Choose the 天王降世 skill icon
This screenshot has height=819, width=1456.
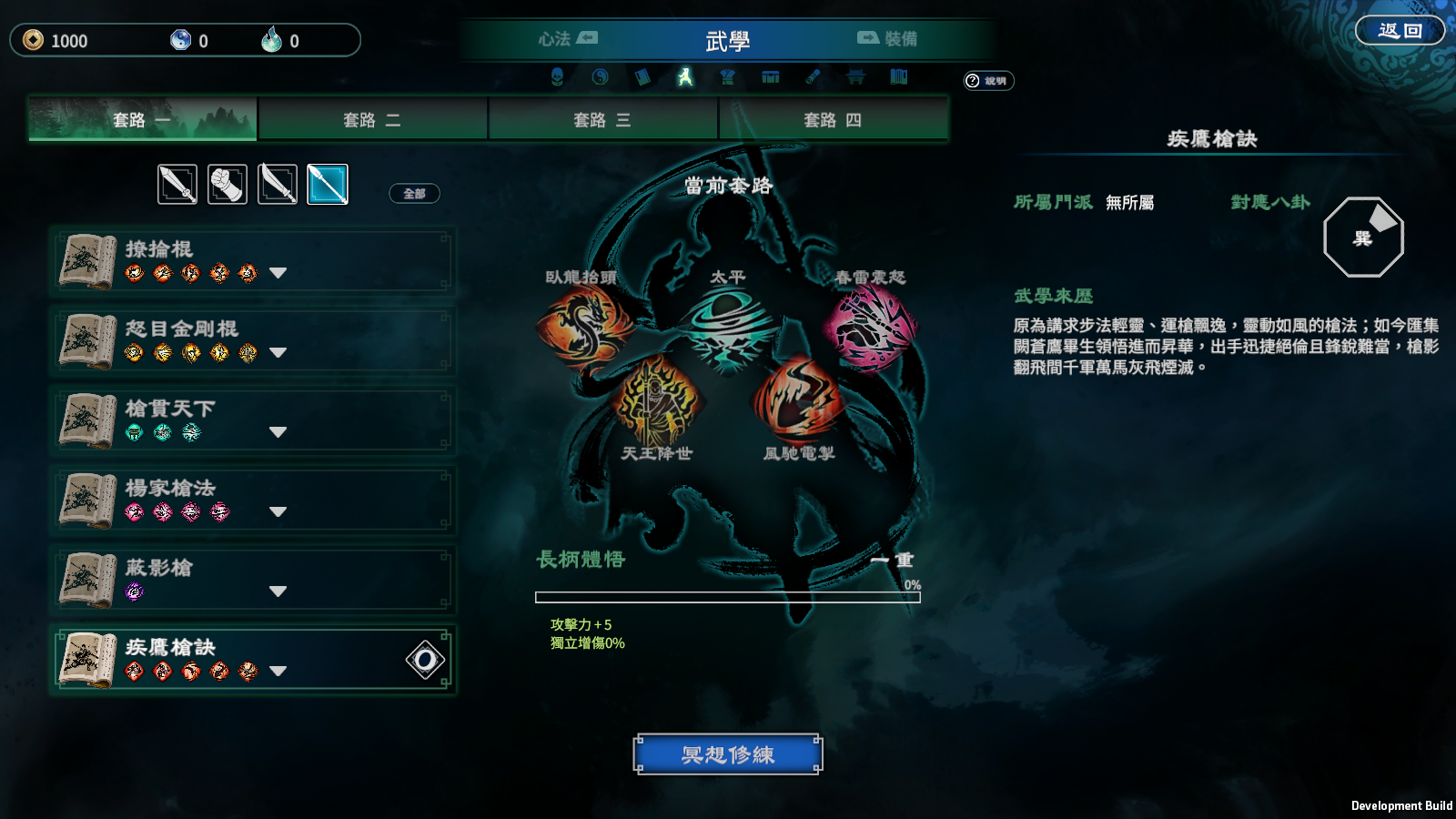(657, 400)
